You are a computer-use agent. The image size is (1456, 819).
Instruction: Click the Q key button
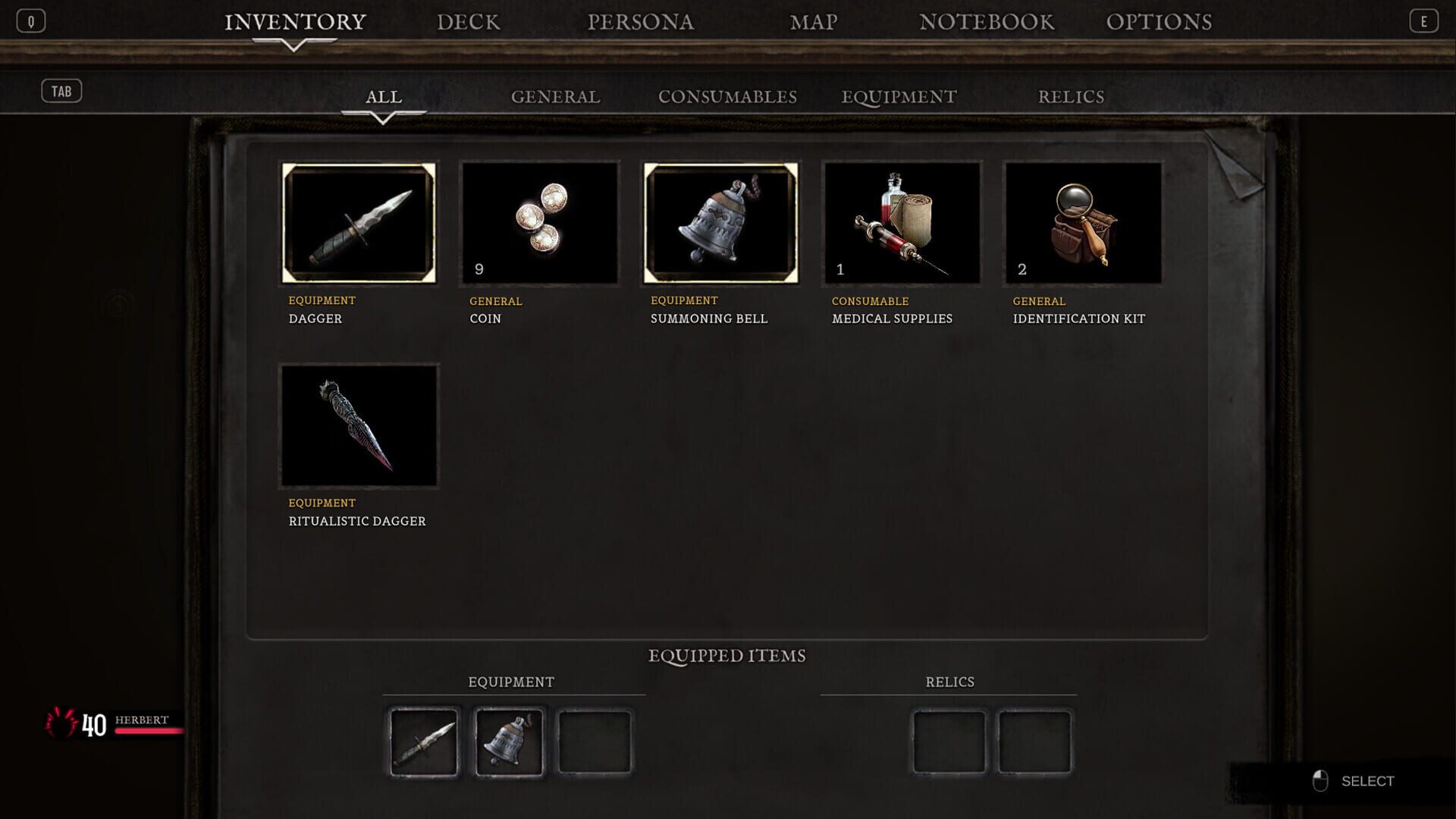tap(31, 21)
